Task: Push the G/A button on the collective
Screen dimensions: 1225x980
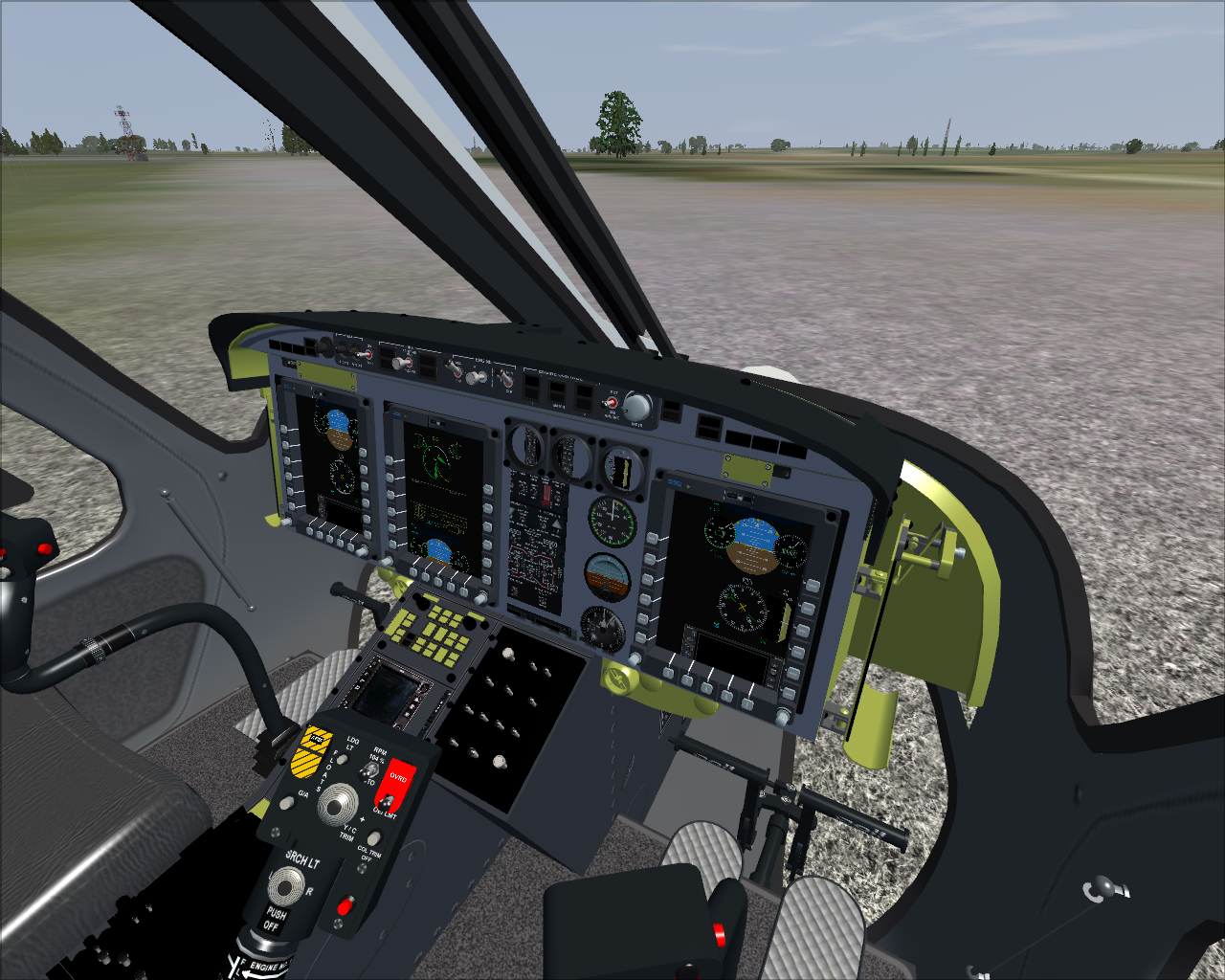Action: tap(286, 802)
